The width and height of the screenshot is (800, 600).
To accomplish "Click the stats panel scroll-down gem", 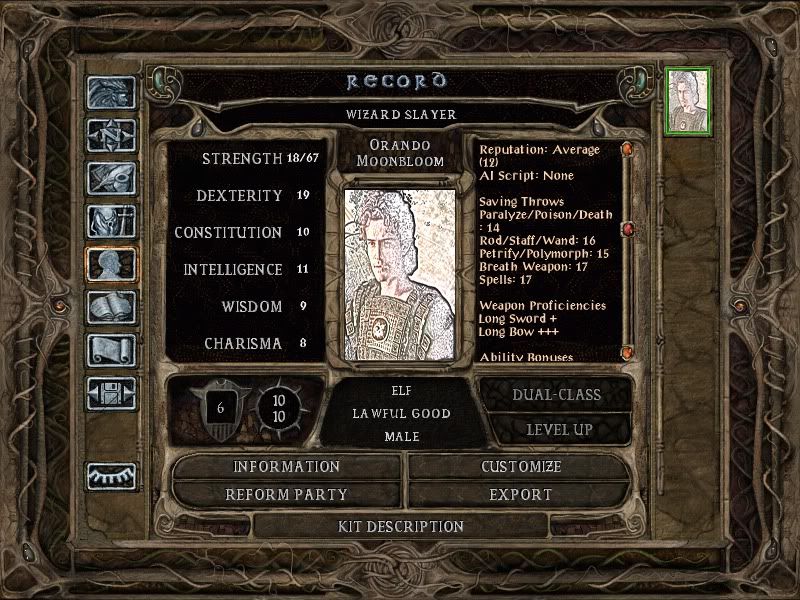I will click(x=627, y=352).
